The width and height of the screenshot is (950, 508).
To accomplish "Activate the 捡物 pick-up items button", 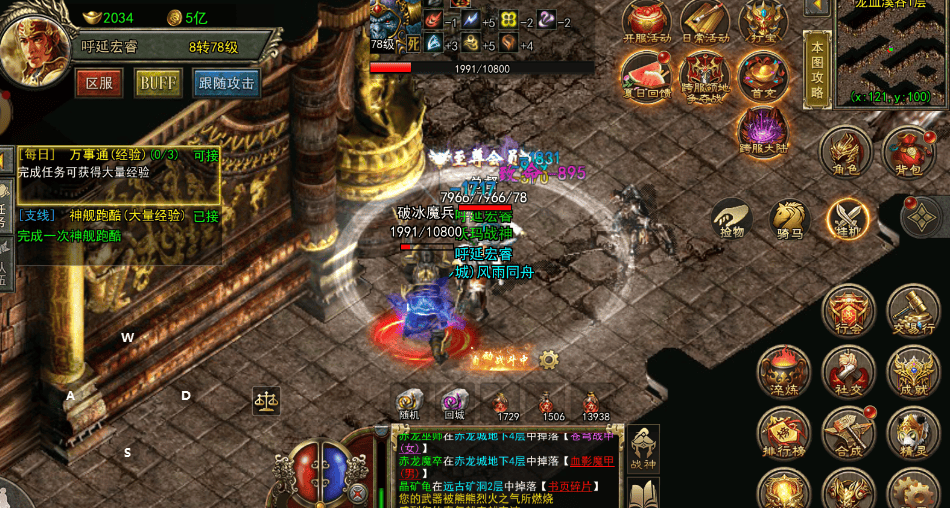I will pos(733,219).
